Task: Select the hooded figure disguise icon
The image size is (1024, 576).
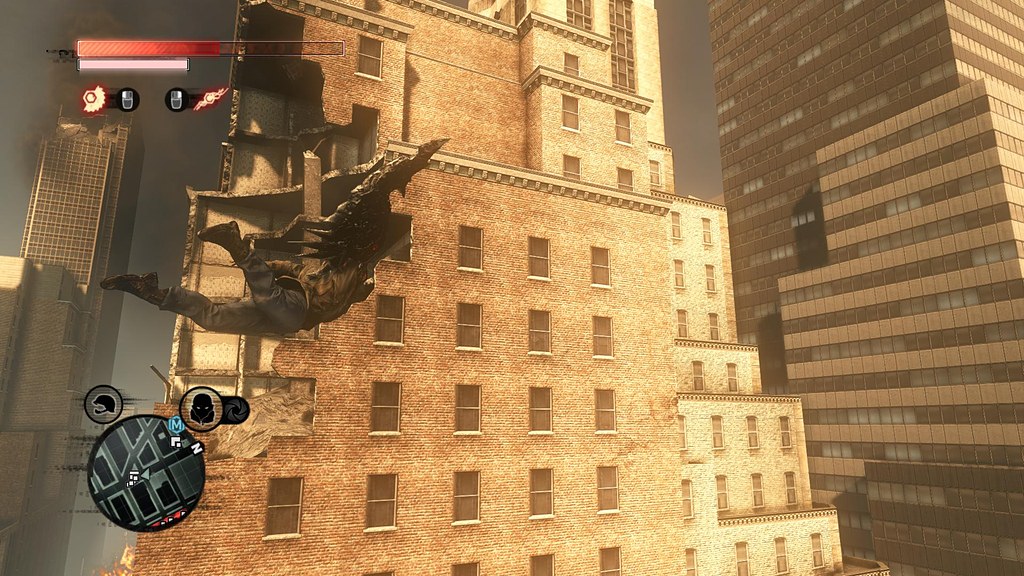Action: [203, 409]
